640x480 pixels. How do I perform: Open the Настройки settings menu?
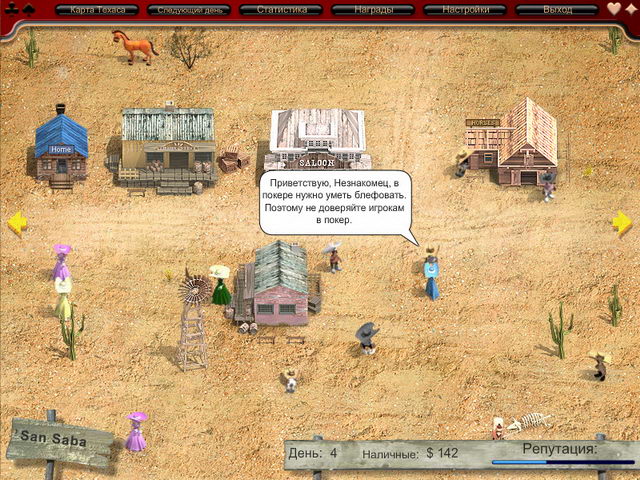pos(464,10)
